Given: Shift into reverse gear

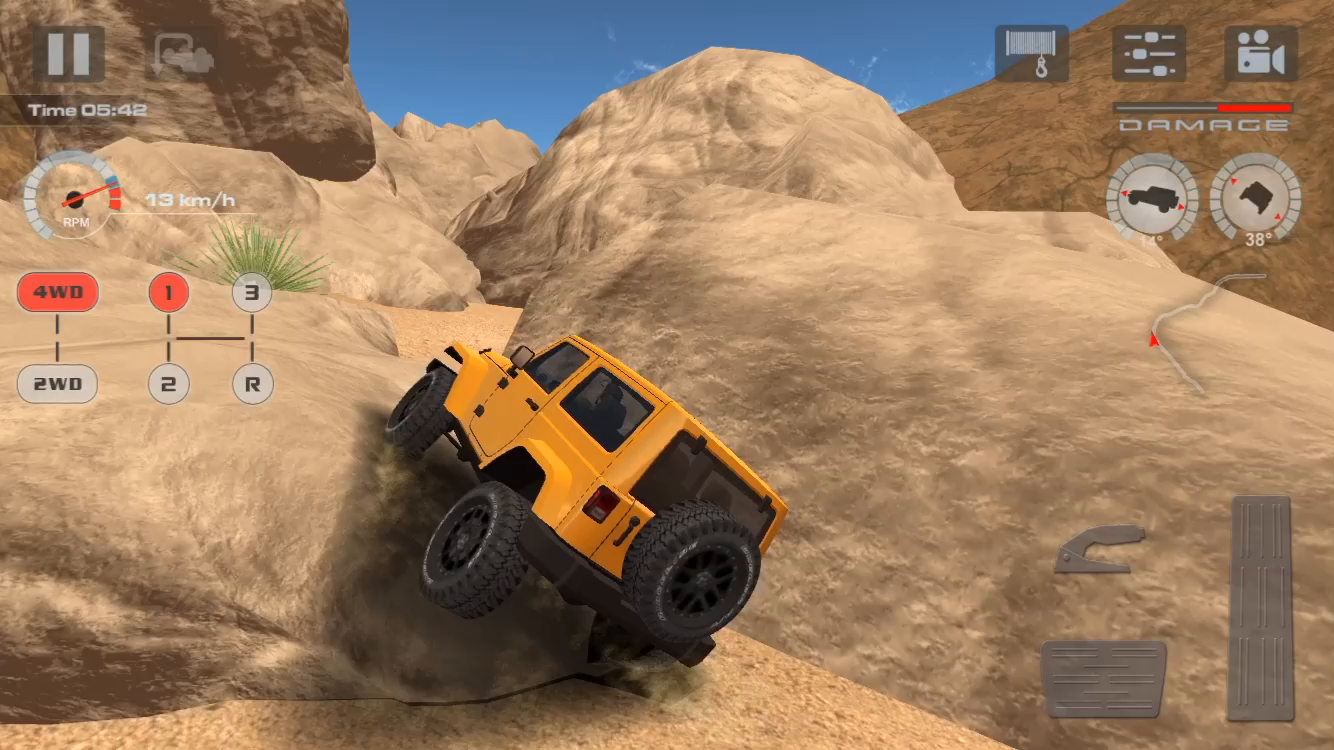Looking at the screenshot, I should pos(252,384).
